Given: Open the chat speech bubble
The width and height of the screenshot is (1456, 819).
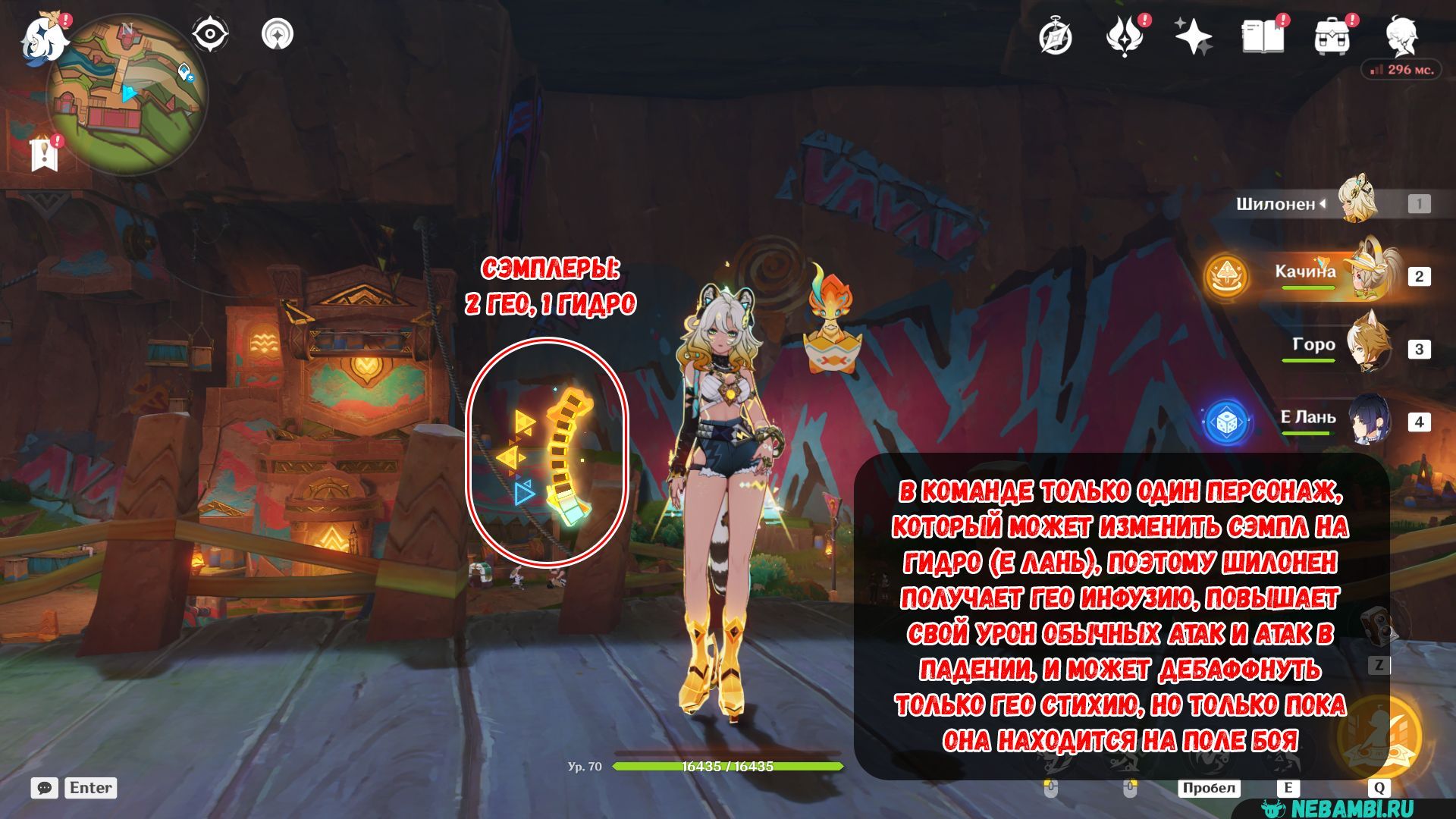Looking at the screenshot, I should (x=45, y=788).
